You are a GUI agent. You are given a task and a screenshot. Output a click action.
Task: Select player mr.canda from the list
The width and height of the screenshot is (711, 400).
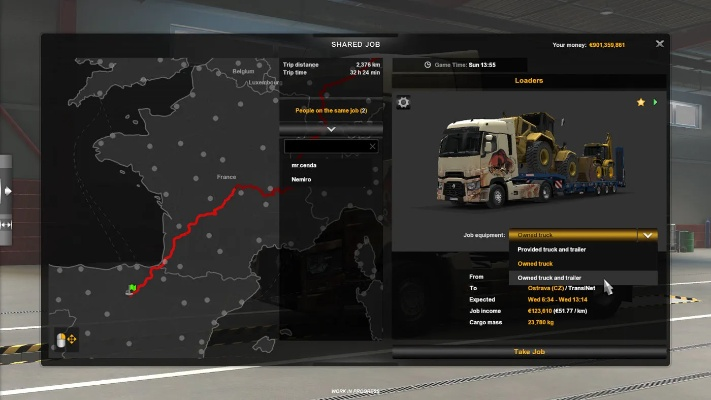point(302,163)
